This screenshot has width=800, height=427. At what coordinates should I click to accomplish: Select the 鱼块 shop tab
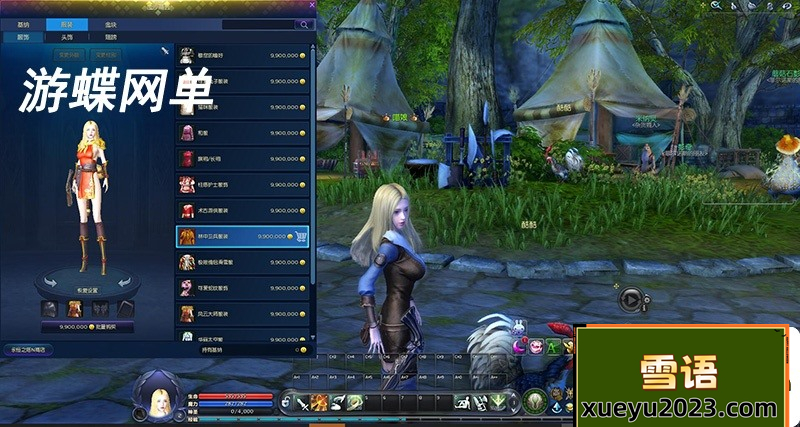(110, 23)
